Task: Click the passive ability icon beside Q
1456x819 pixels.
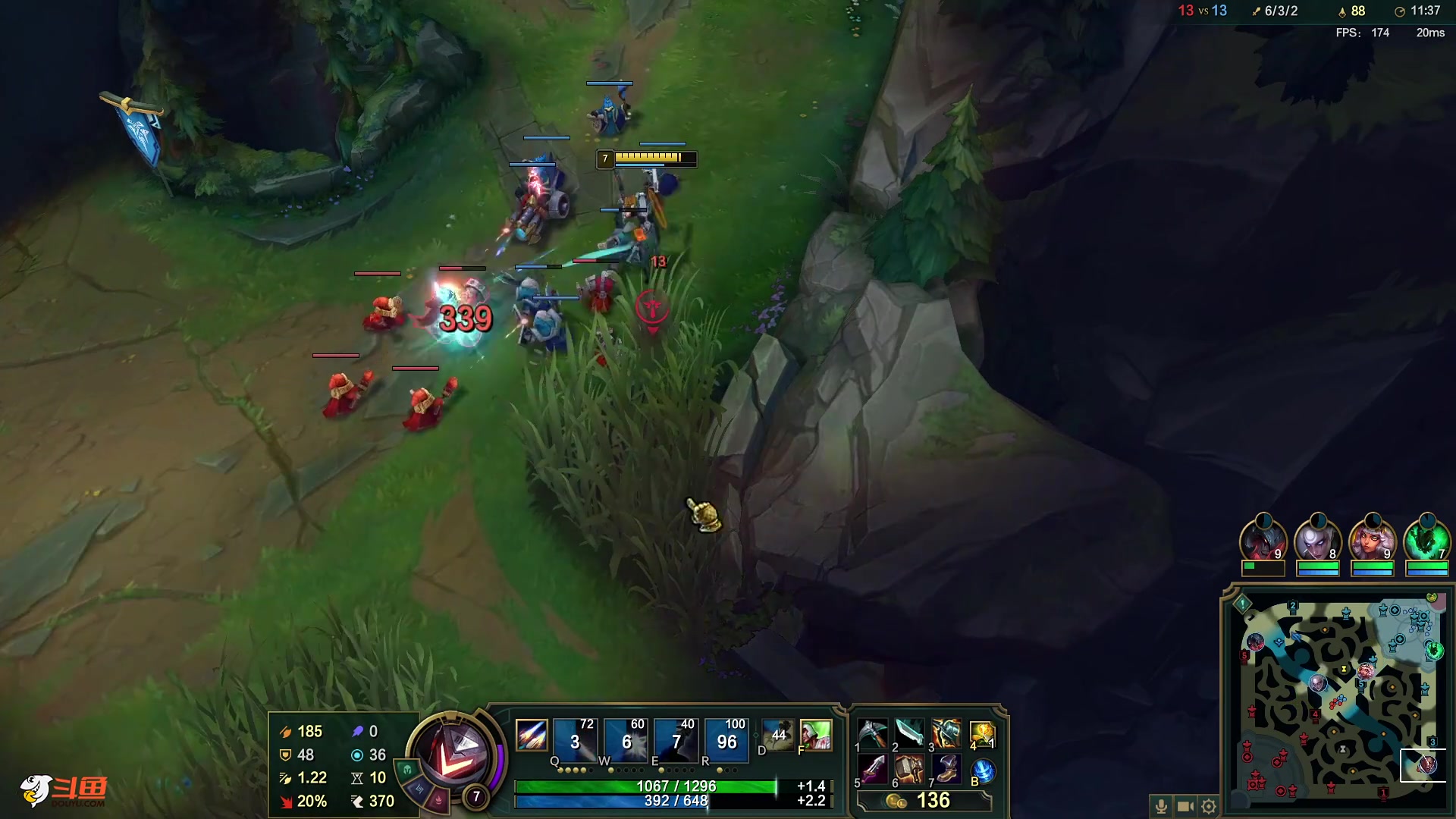Action: tap(531, 735)
